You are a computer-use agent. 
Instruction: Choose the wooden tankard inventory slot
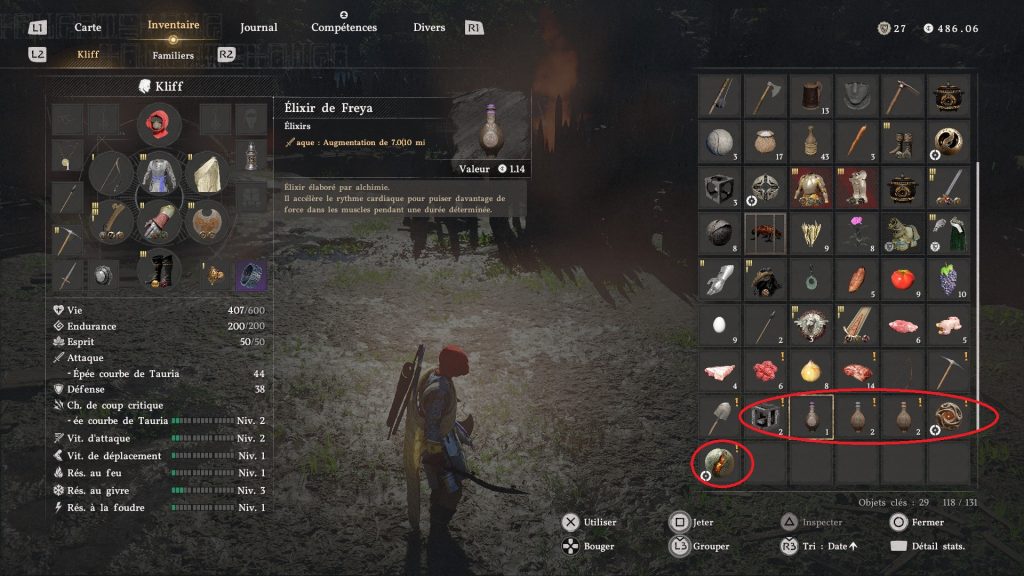tap(810, 96)
